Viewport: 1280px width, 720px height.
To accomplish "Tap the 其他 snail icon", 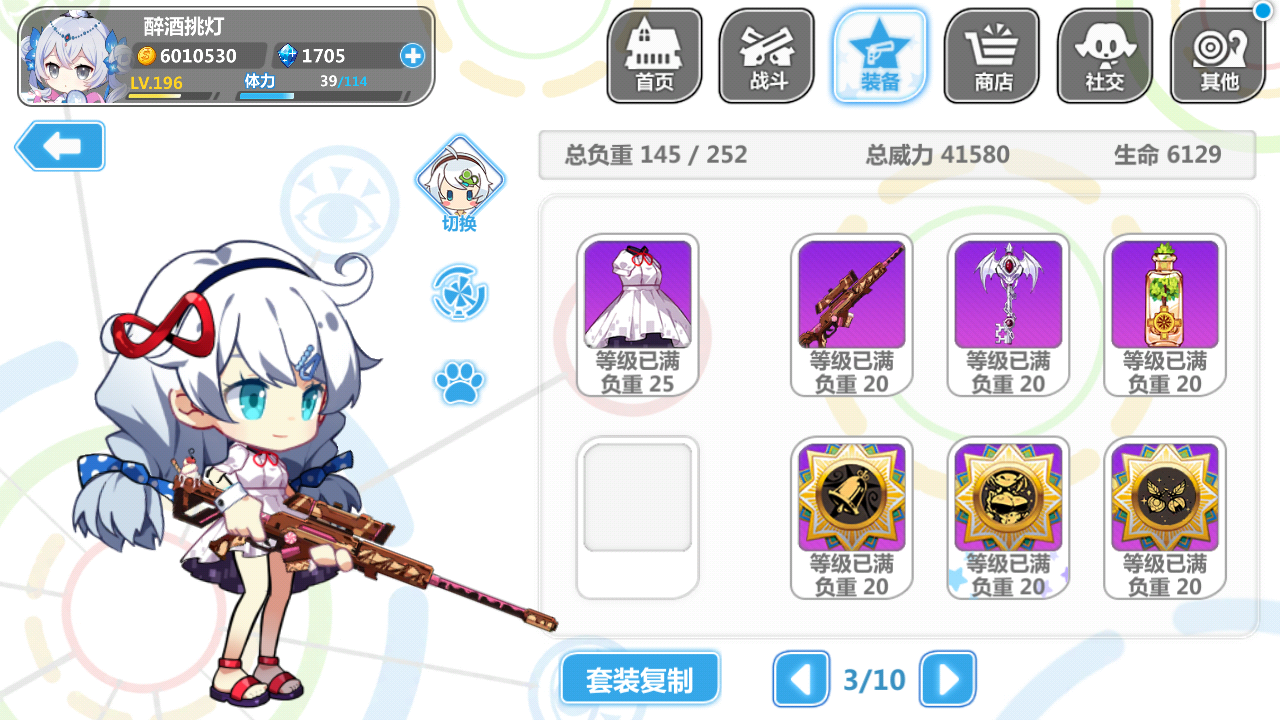I will pos(1217,55).
